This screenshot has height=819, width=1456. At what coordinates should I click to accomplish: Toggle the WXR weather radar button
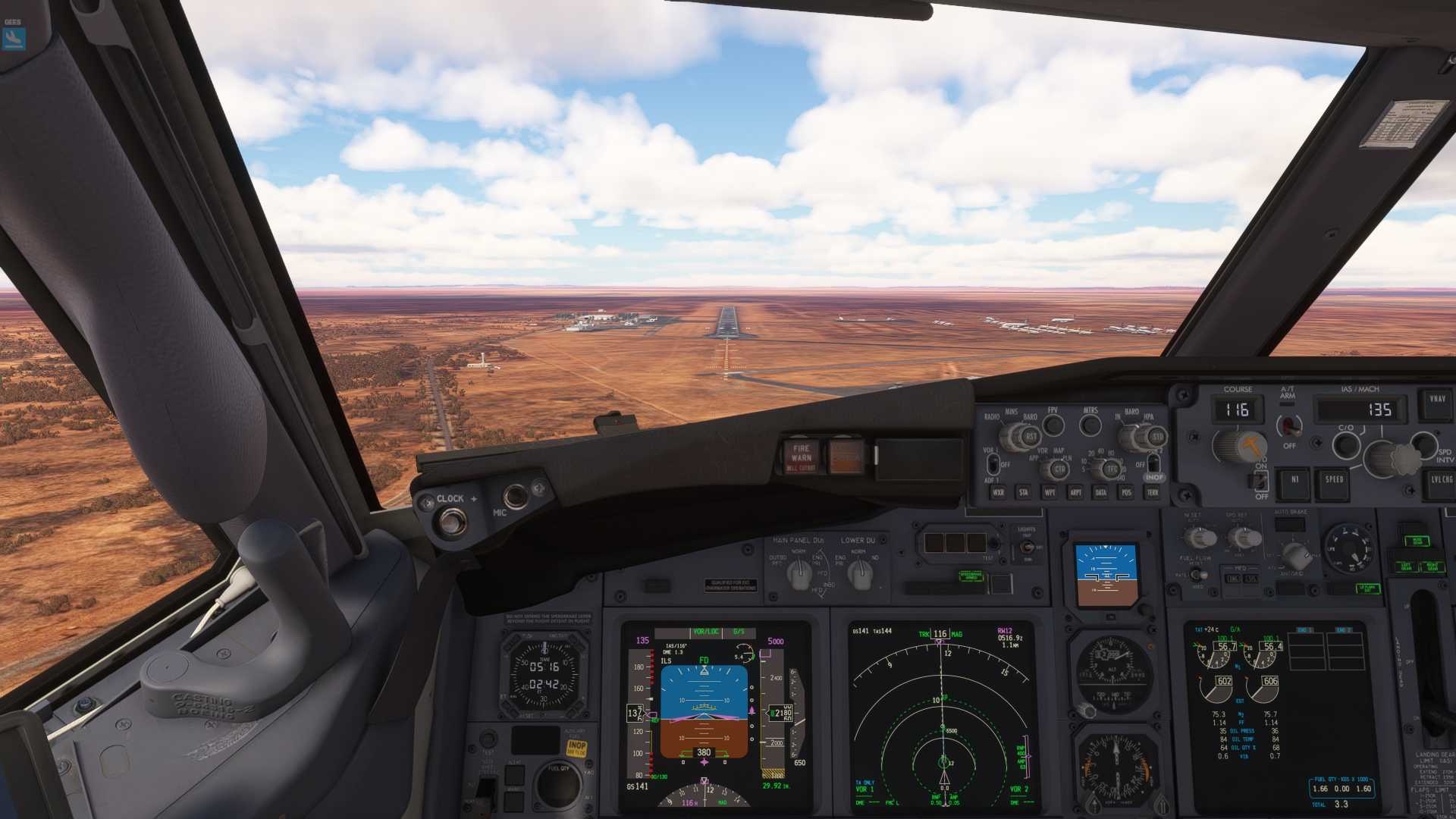(x=998, y=492)
